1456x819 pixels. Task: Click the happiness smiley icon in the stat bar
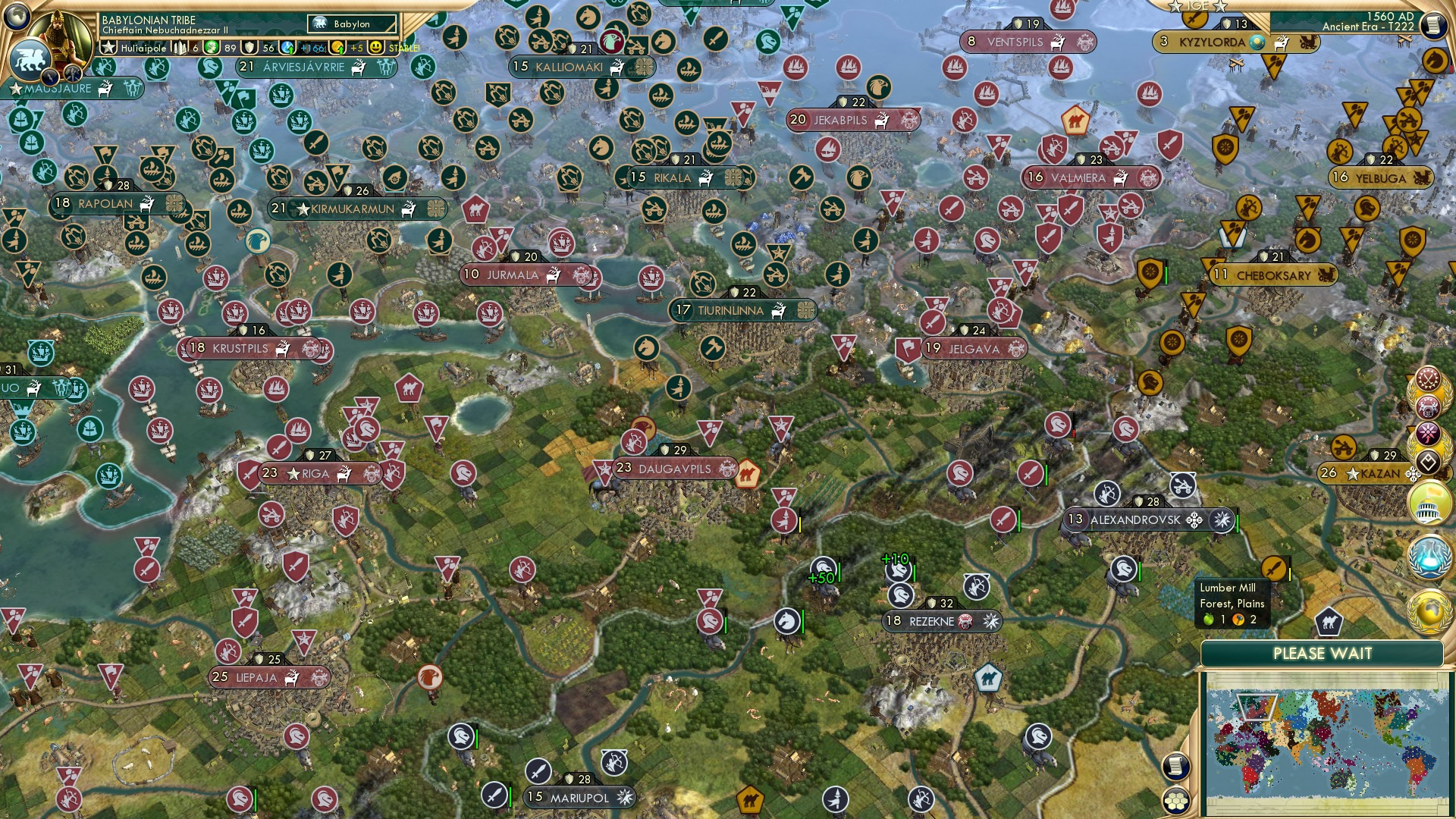375,49
